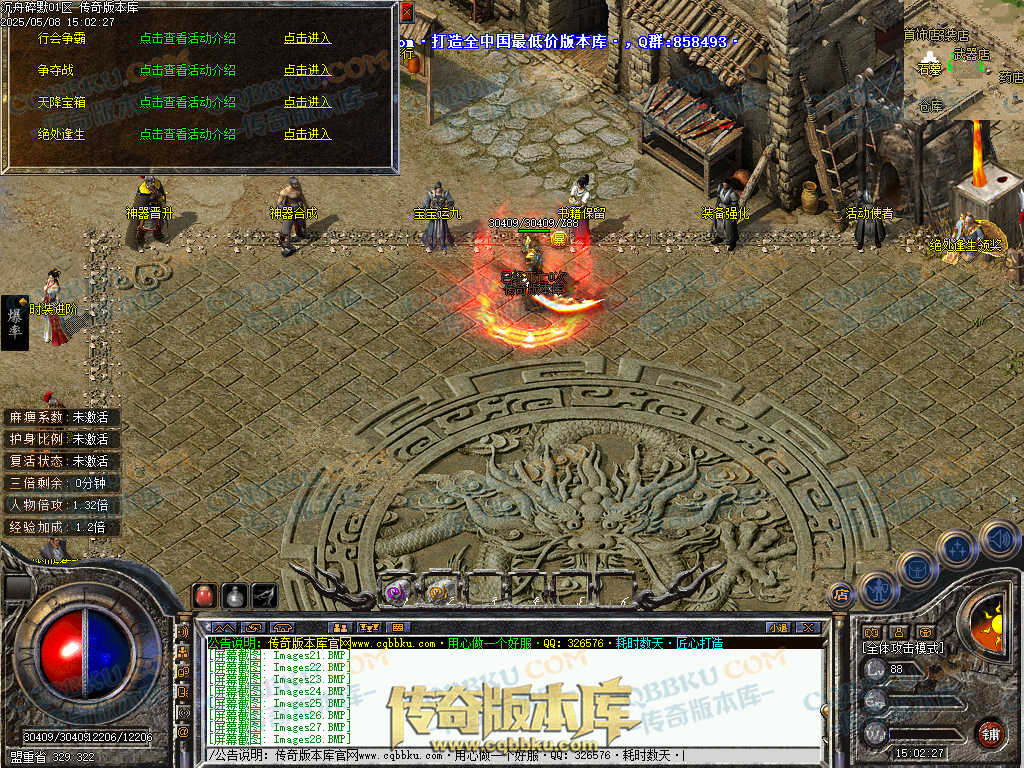Open the skills sparkle round button

(x=958, y=549)
